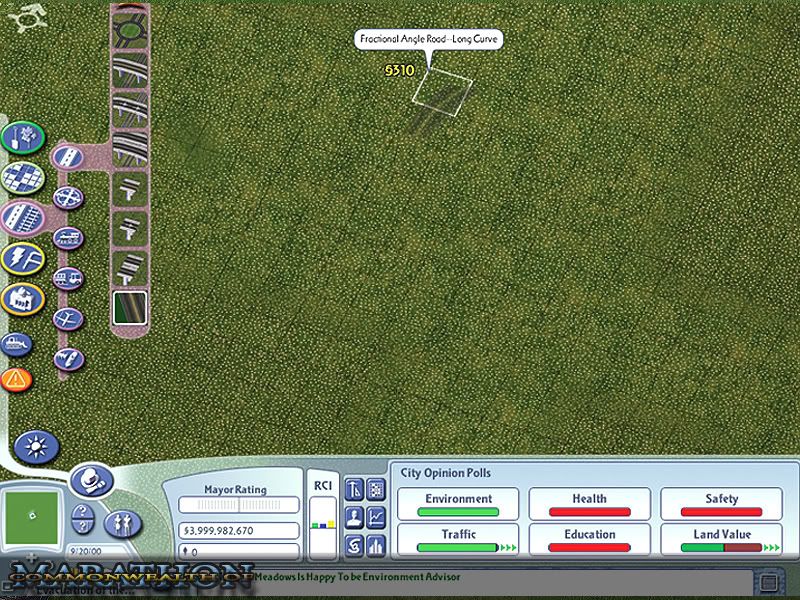Select the roundabout road piece
This screenshot has height=600, width=800.
point(129,31)
